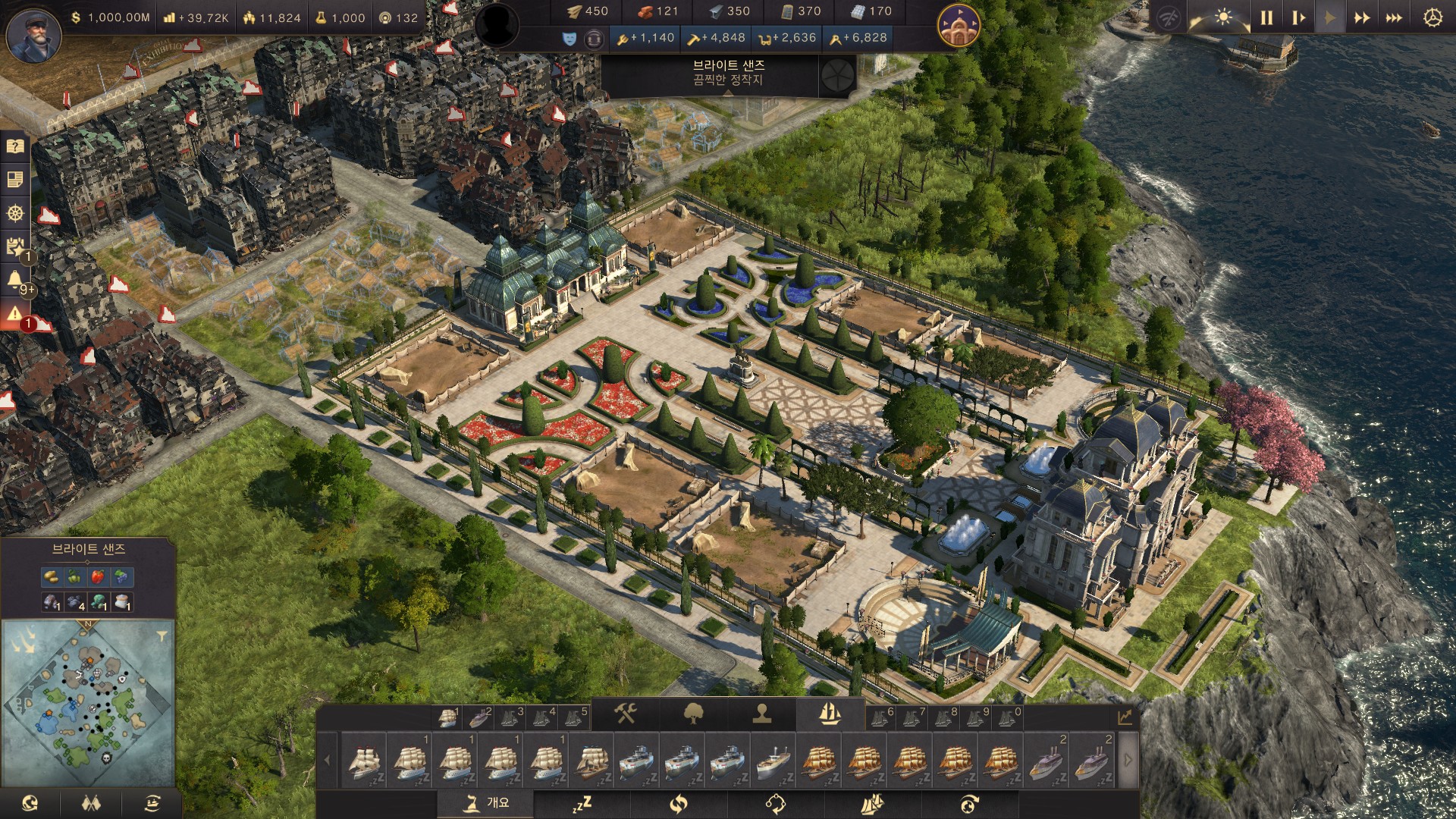Open the diplomacy crossed flags button
The width and height of the screenshot is (1456, 819).
[x=91, y=803]
